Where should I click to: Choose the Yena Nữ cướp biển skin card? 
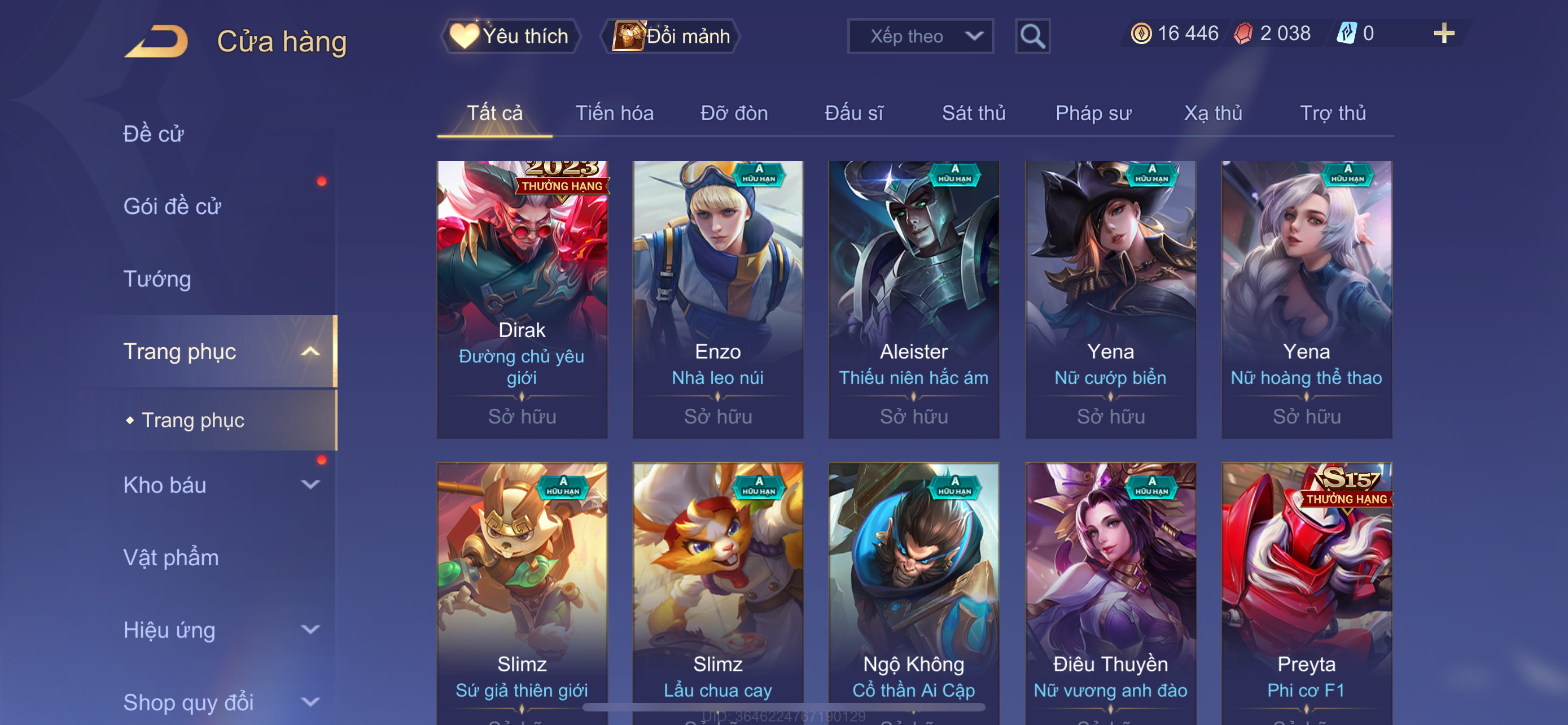1110,299
